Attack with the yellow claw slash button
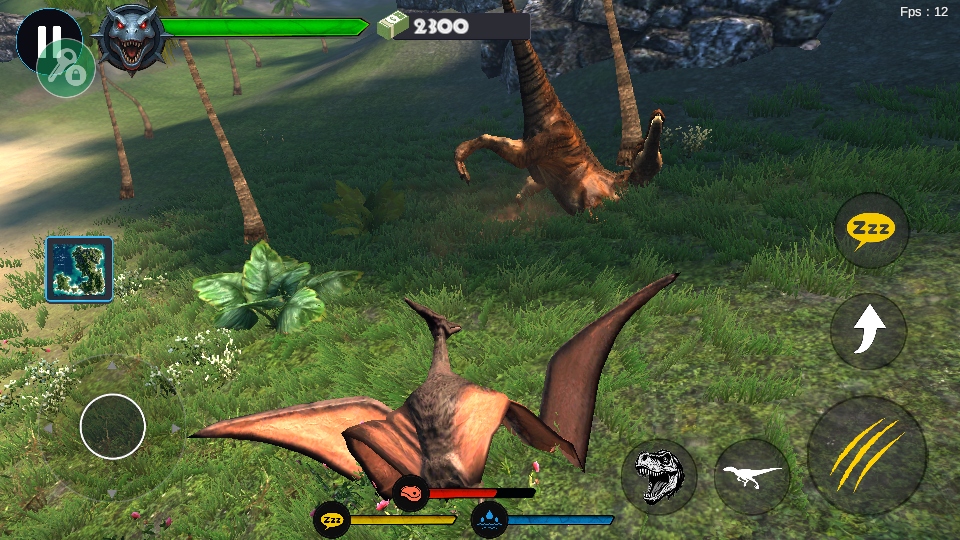The height and width of the screenshot is (540, 960). point(866,456)
